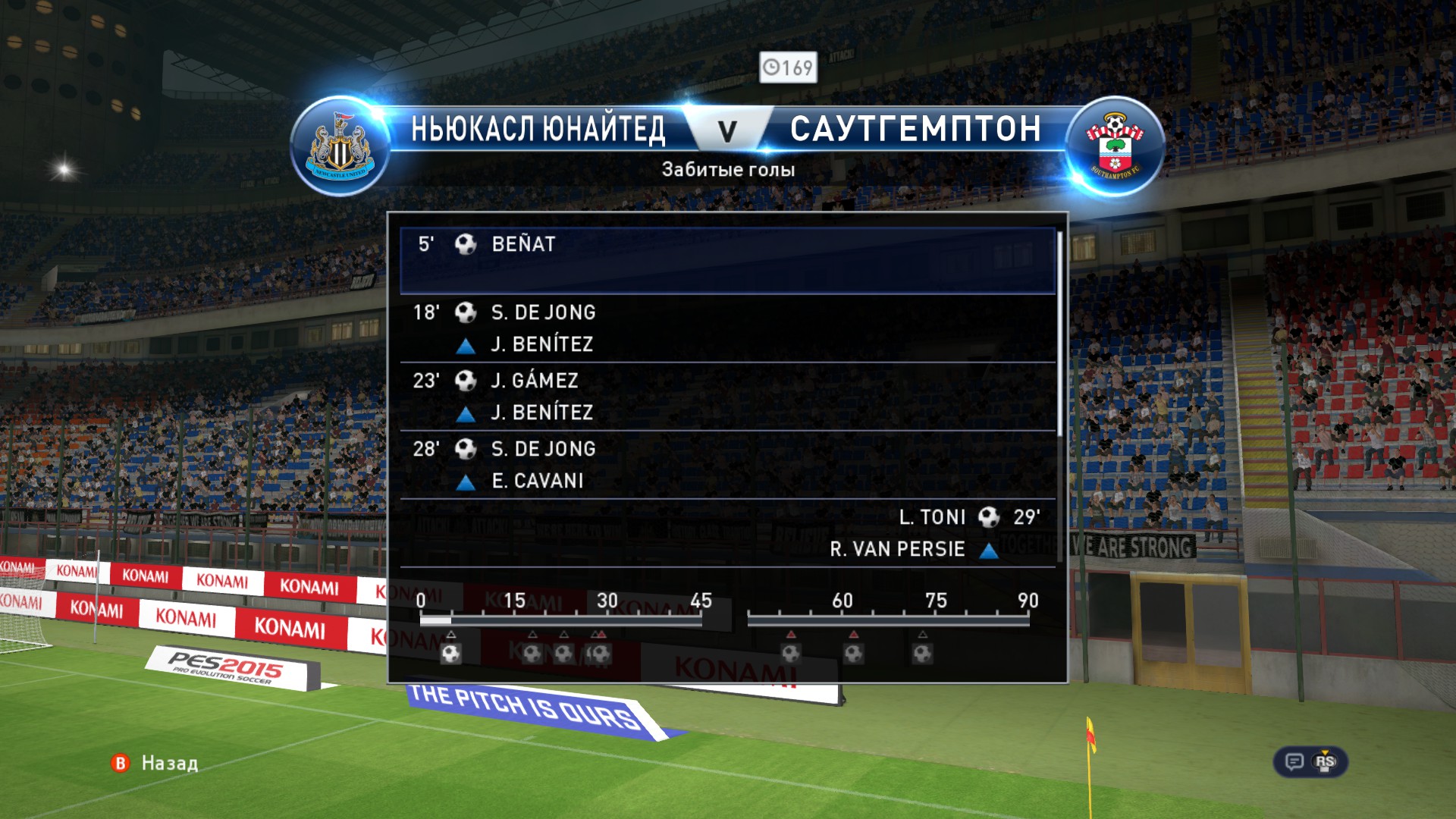Image resolution: width=1456 pixels, height=819 pixels.
Task: Pick the 28' goal assisted by E. Cavani
Action: point(726,464)
